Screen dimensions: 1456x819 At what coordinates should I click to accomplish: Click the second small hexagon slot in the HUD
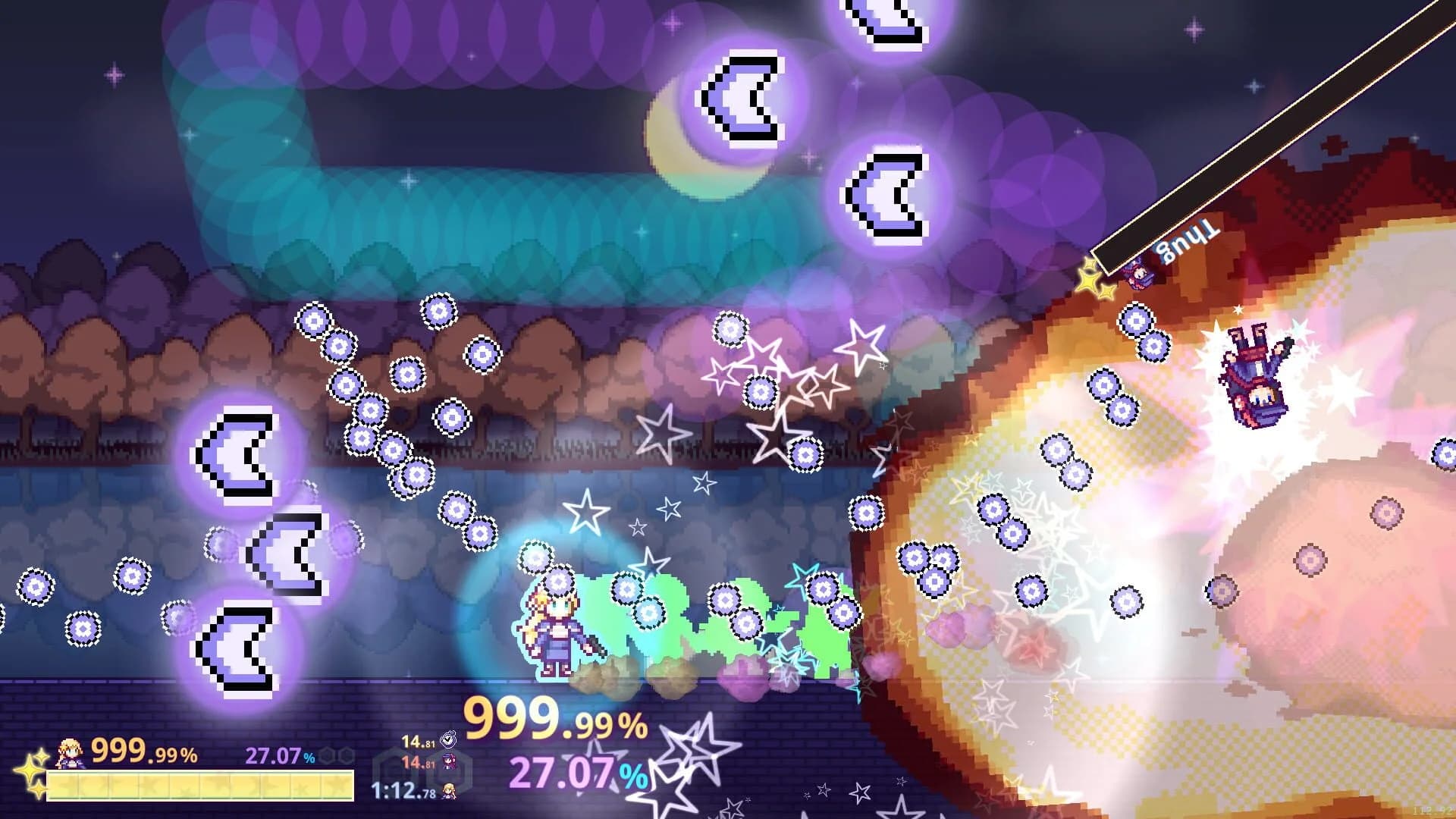346,755
